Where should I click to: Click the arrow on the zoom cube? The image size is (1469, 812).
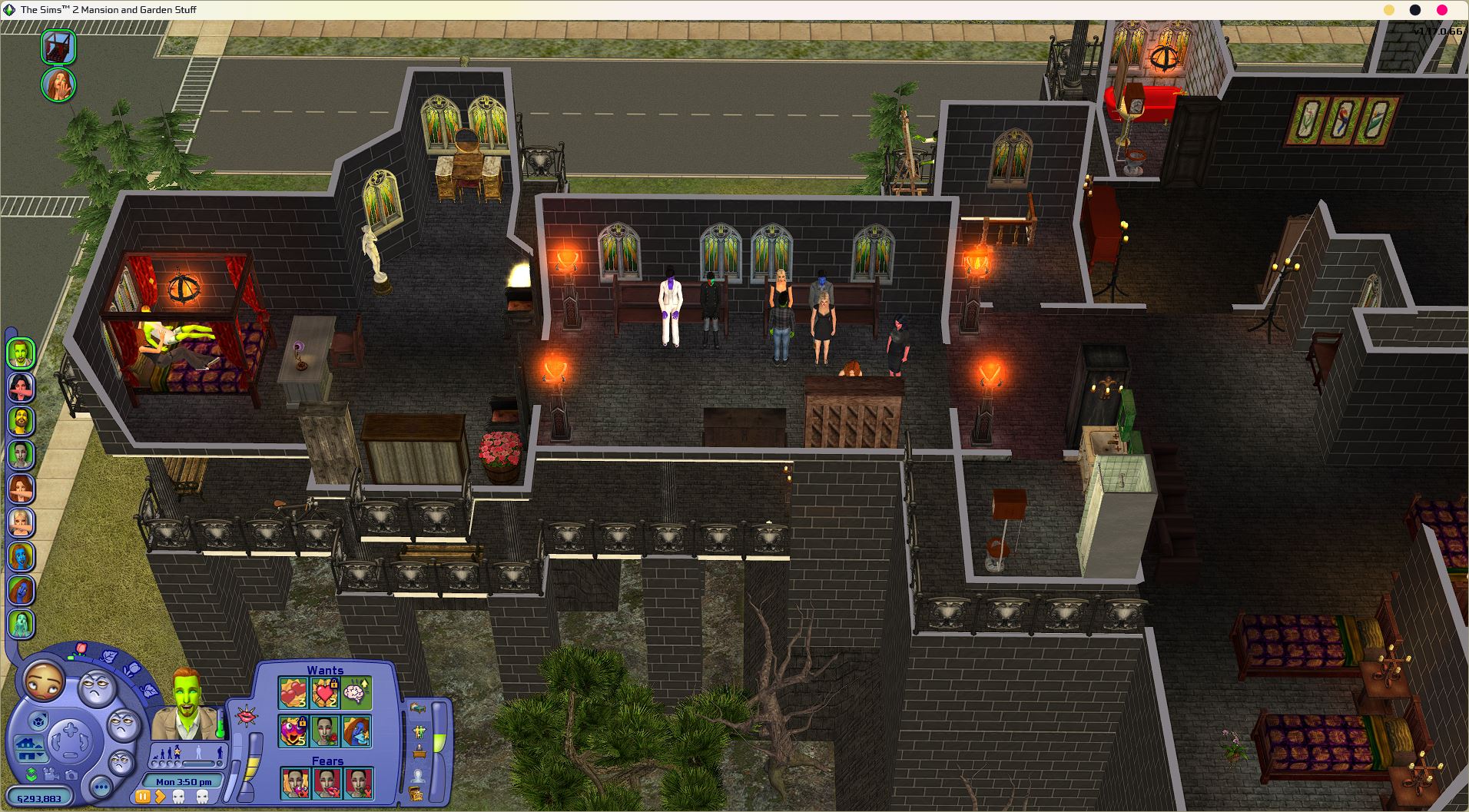tap(45, 714)
